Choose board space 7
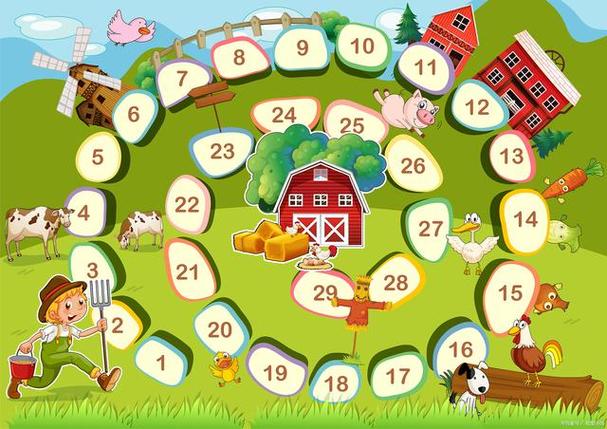 [x=183, y=81]
